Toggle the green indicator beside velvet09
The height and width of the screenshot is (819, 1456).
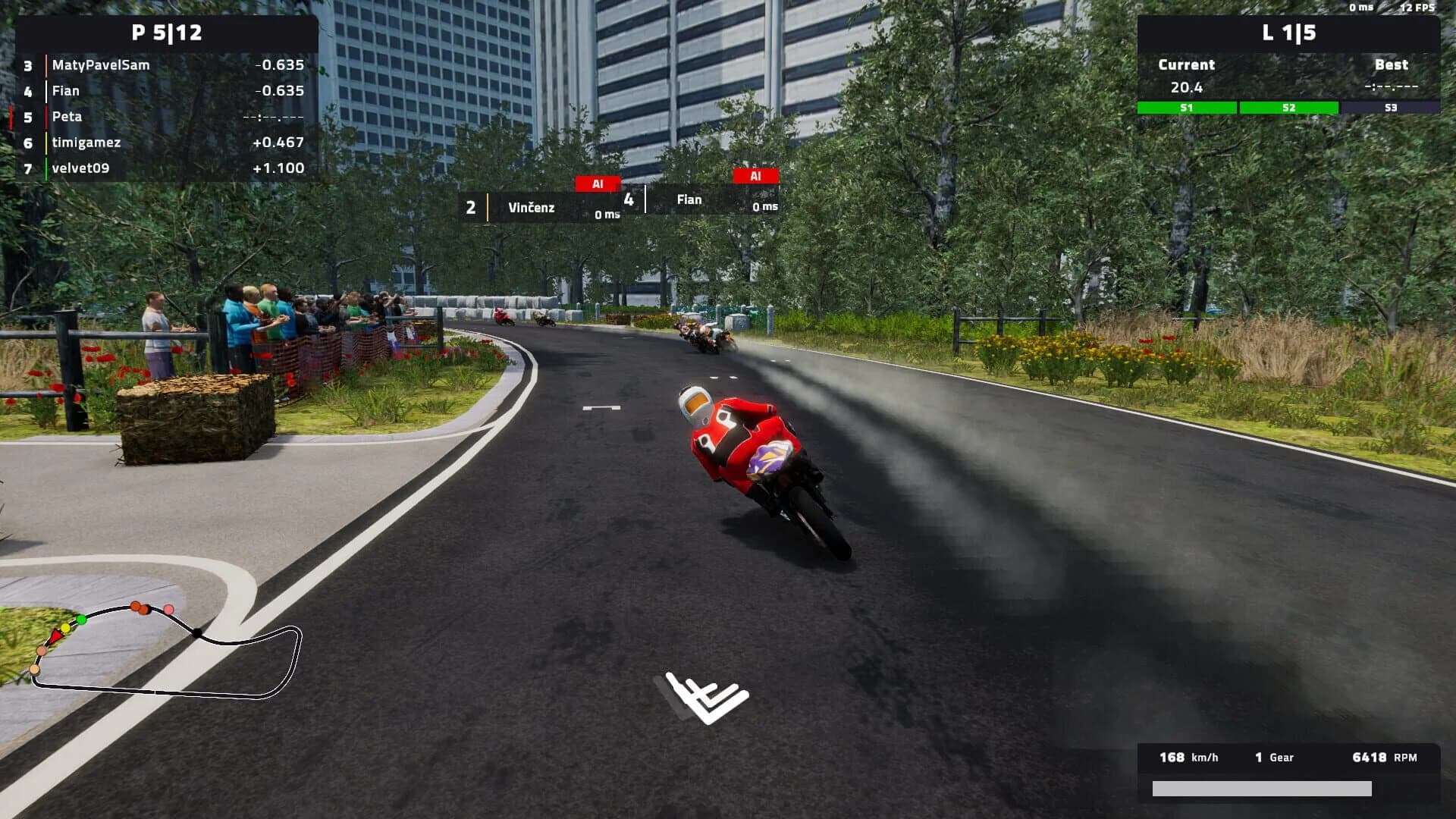45,168
